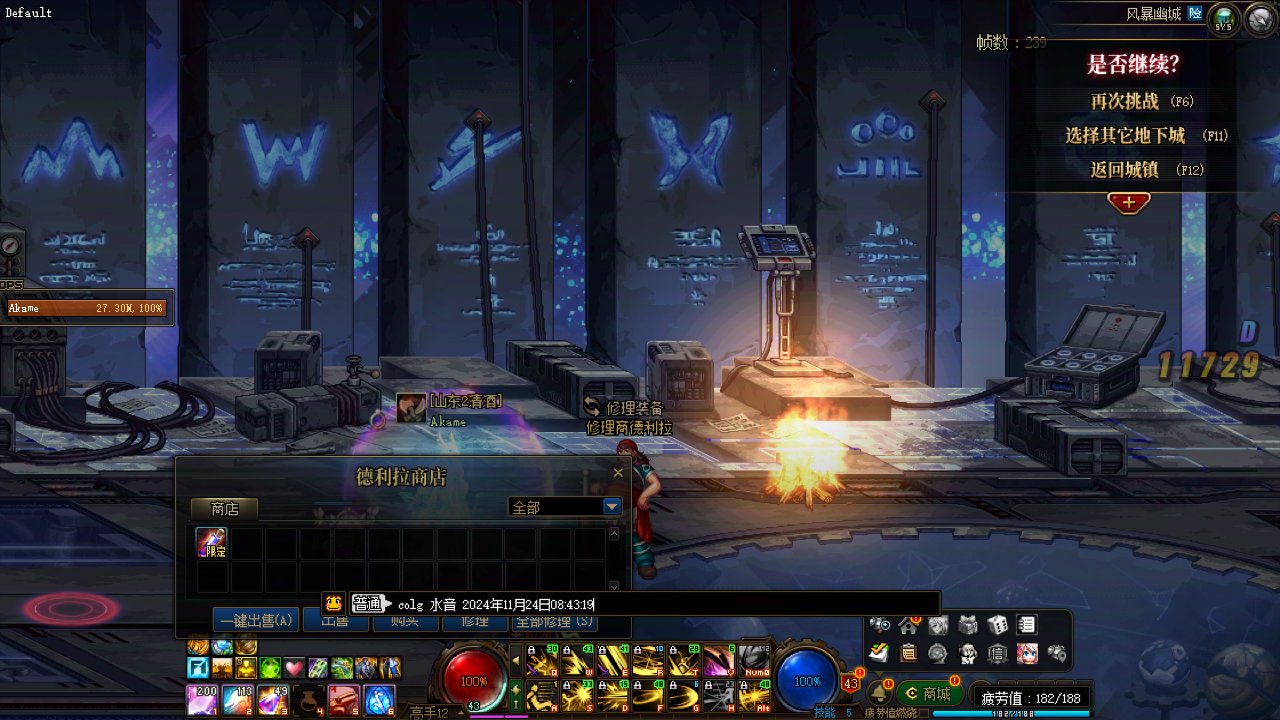The height and width of the screenshot is (720, 1280).
Task: Open the house icon in menu panel
Action: [909, 625]
